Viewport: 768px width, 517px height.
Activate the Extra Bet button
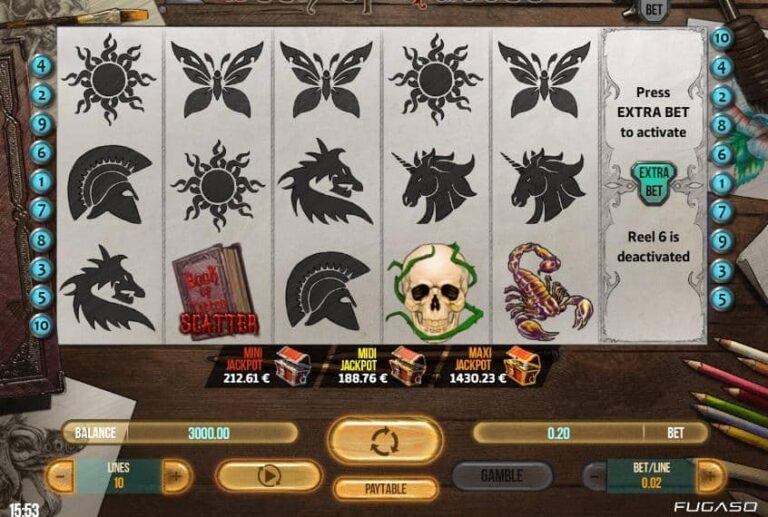click(653, 182)
